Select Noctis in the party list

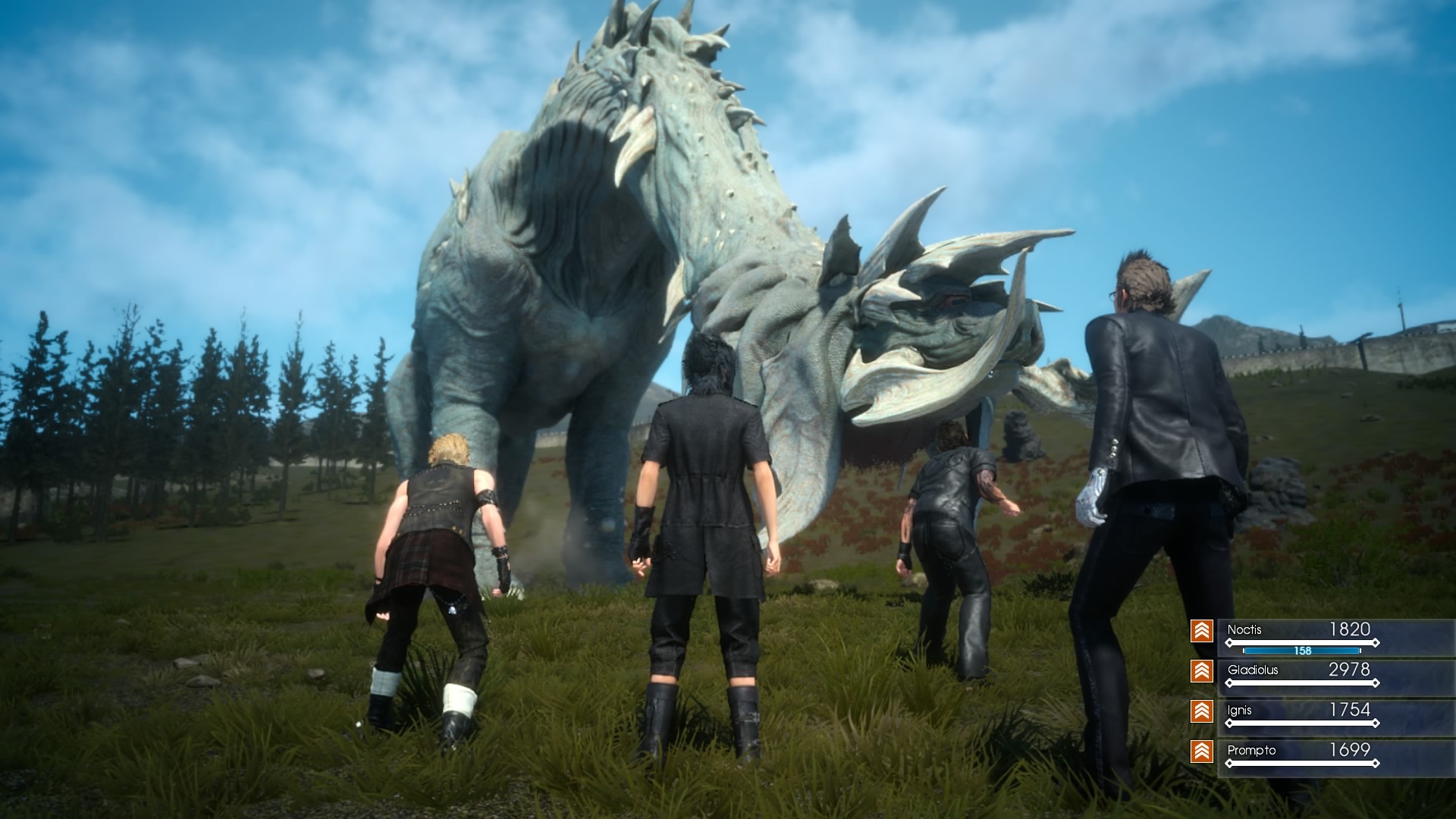tap(1244, 630)
